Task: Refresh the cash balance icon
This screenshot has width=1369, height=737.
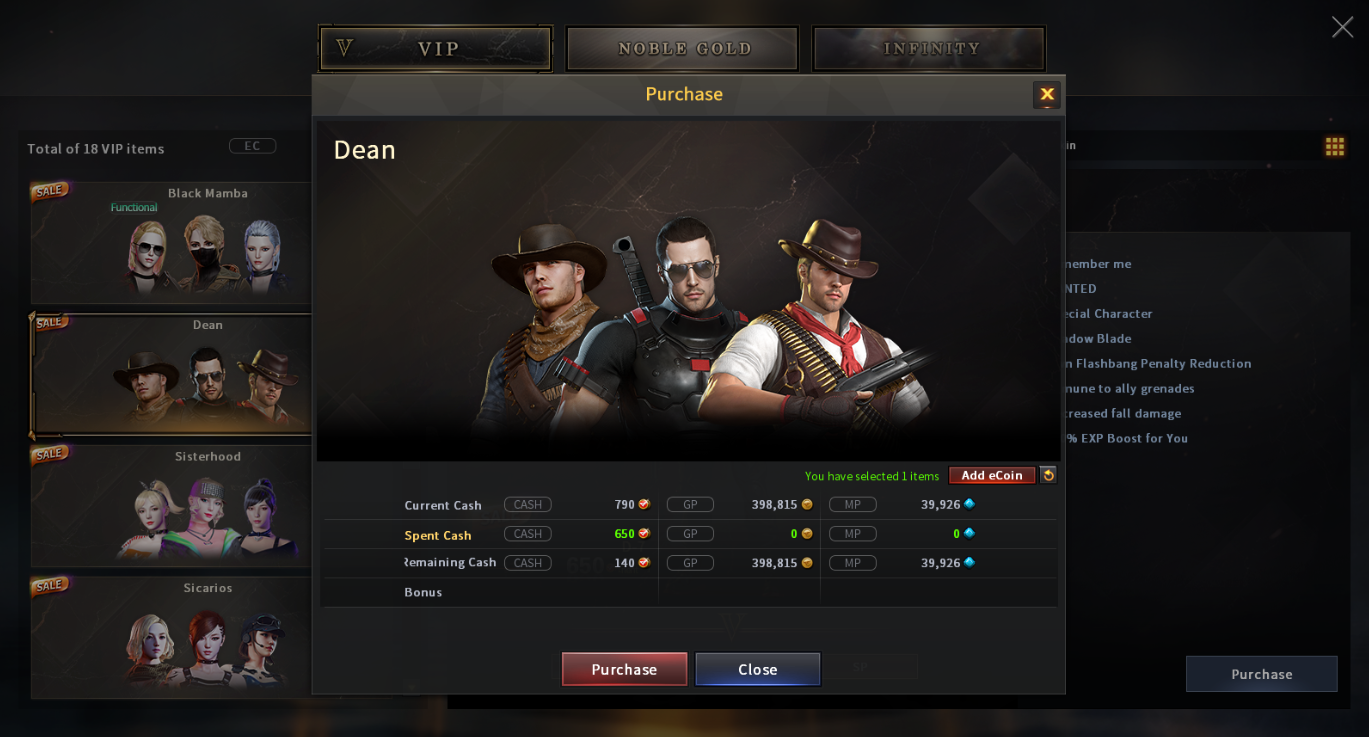Action: coord(1048,475)
